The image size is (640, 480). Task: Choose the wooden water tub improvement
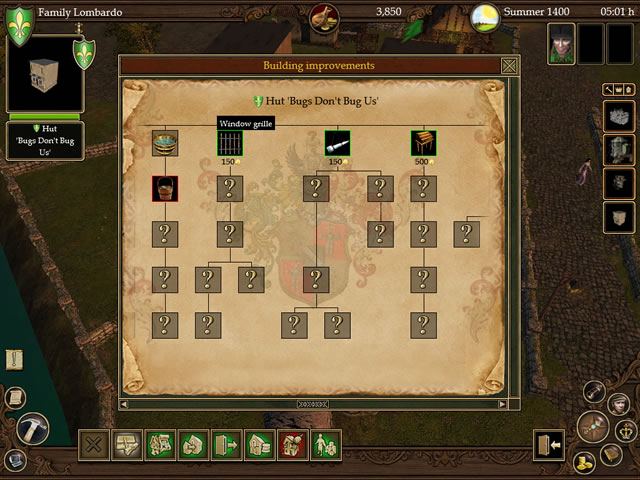(x=165, y=143)
